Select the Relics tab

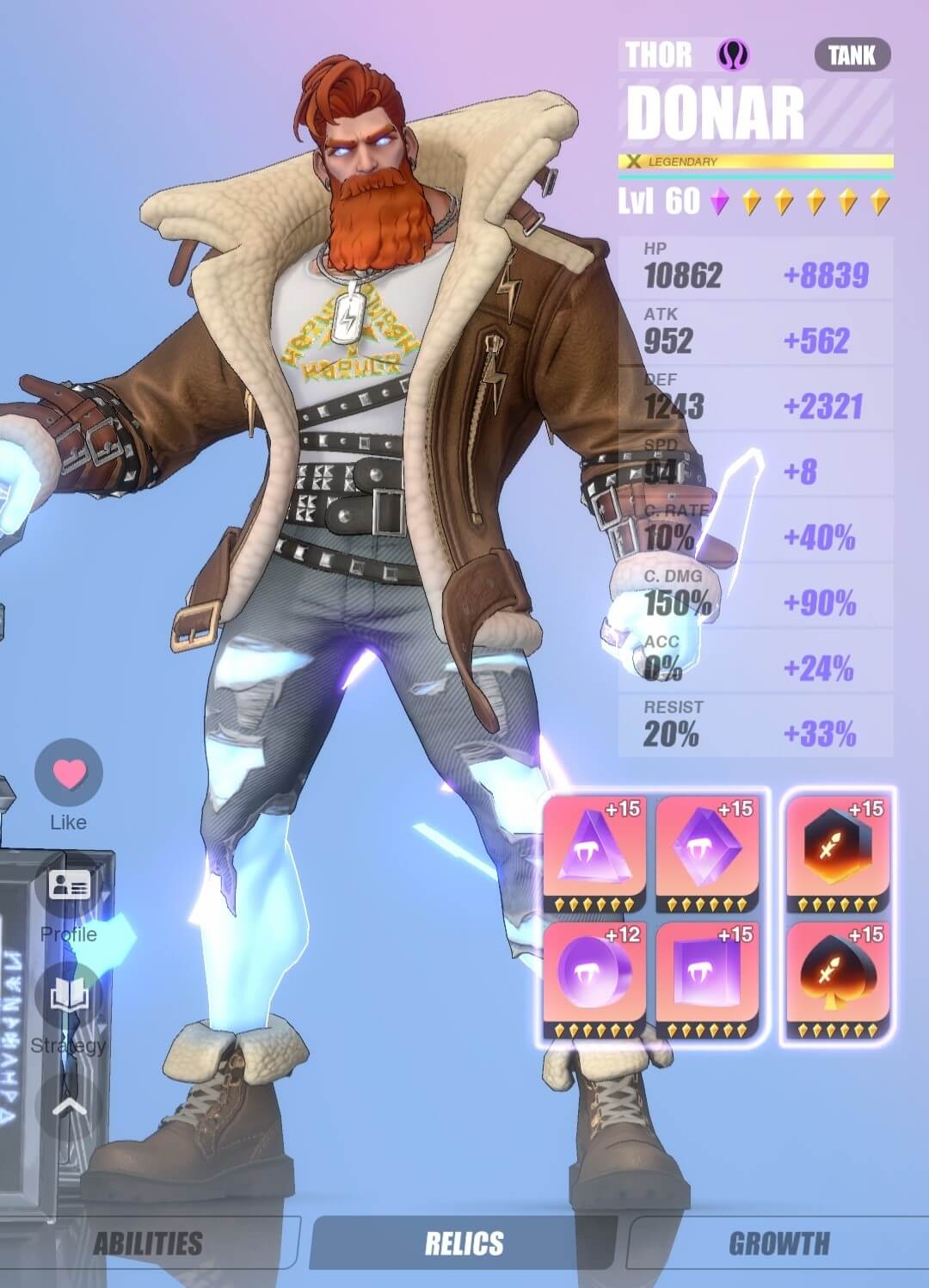(464, 1243)
